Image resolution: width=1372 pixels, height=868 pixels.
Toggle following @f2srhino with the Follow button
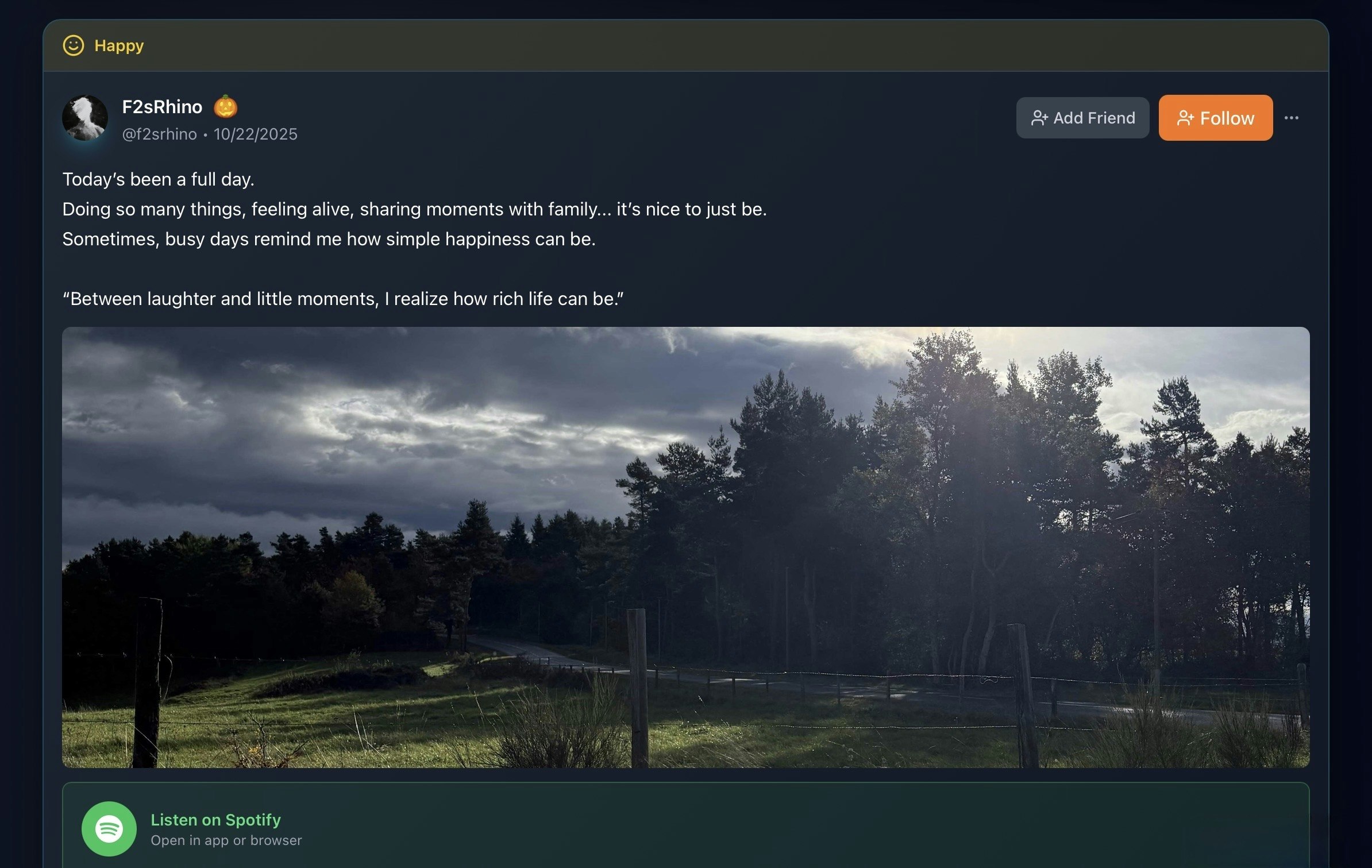point(1216,118)
